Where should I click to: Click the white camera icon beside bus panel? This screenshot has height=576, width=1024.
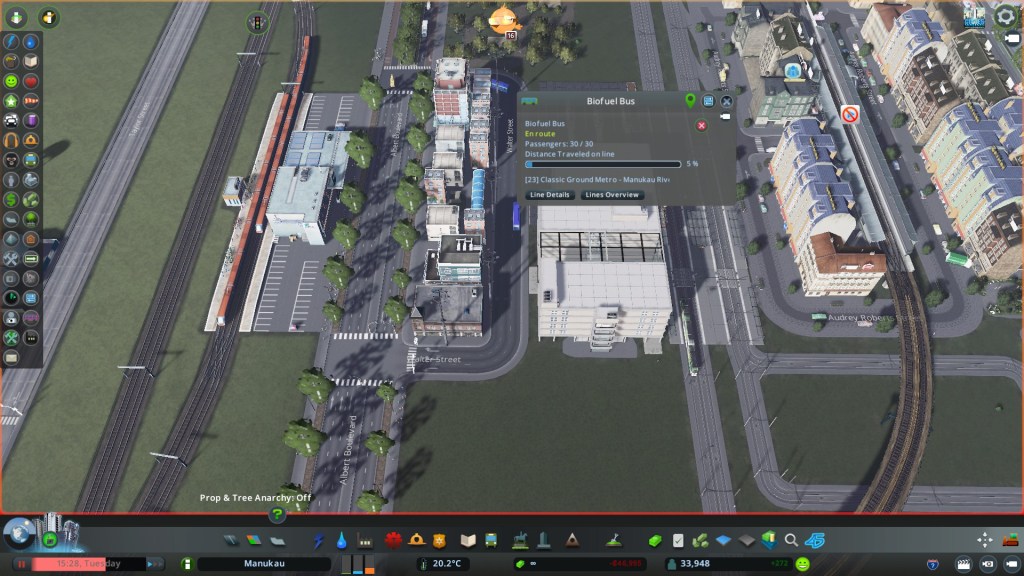click(x=724, y=117)
